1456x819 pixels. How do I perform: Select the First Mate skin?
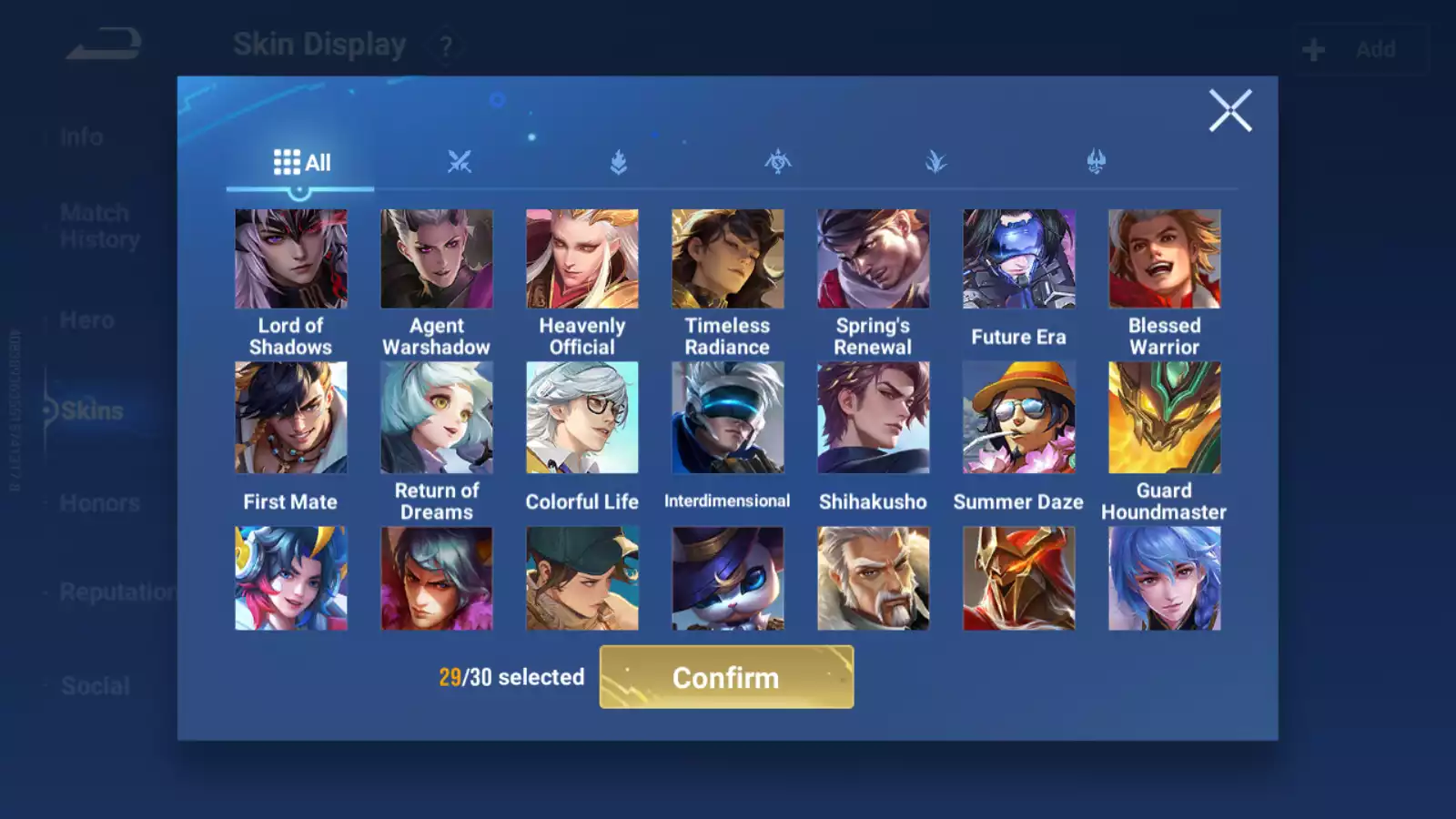(x=290, y=418)
